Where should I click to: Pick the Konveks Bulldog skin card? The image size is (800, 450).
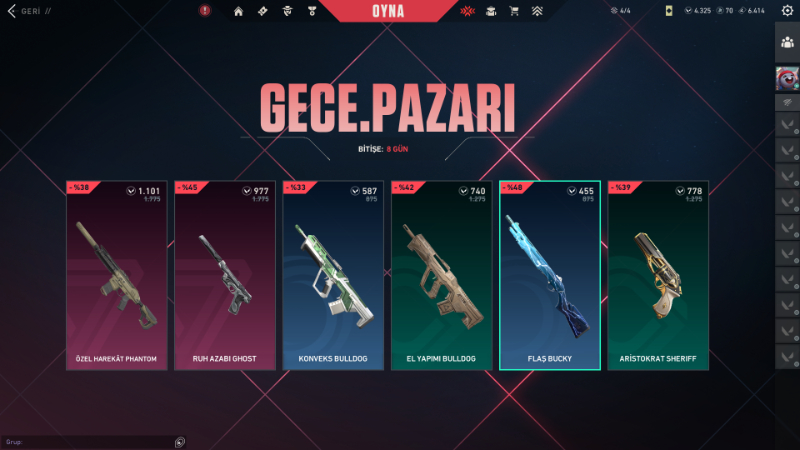[x=333, y=275]
